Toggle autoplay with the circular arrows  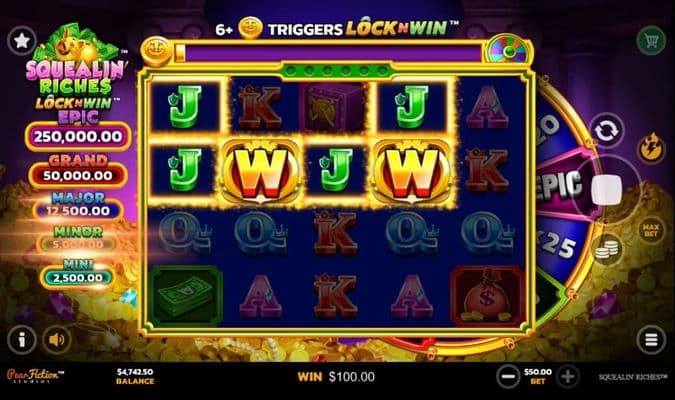click(604, 130)
